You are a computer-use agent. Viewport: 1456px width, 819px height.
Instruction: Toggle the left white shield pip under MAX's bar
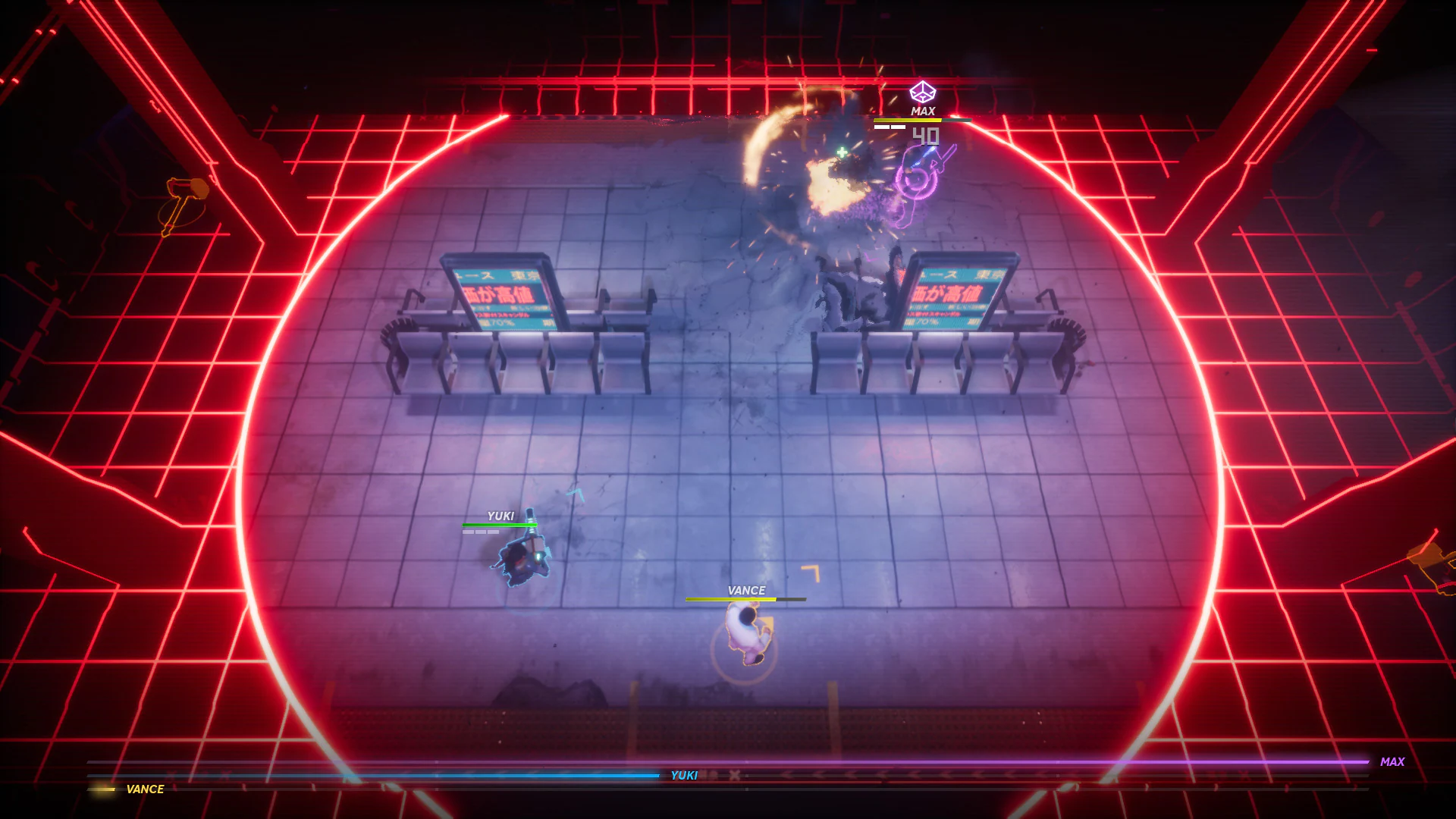[x=882, y=127]
